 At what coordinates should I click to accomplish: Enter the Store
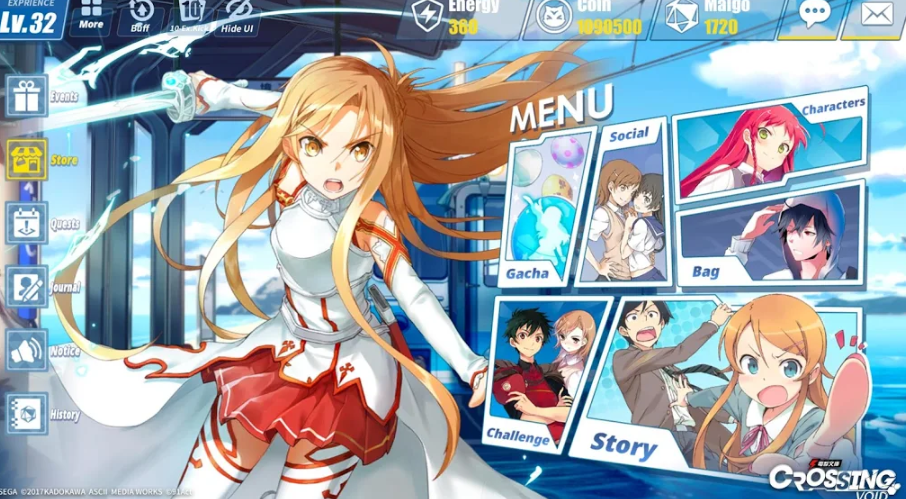(27, 159)
